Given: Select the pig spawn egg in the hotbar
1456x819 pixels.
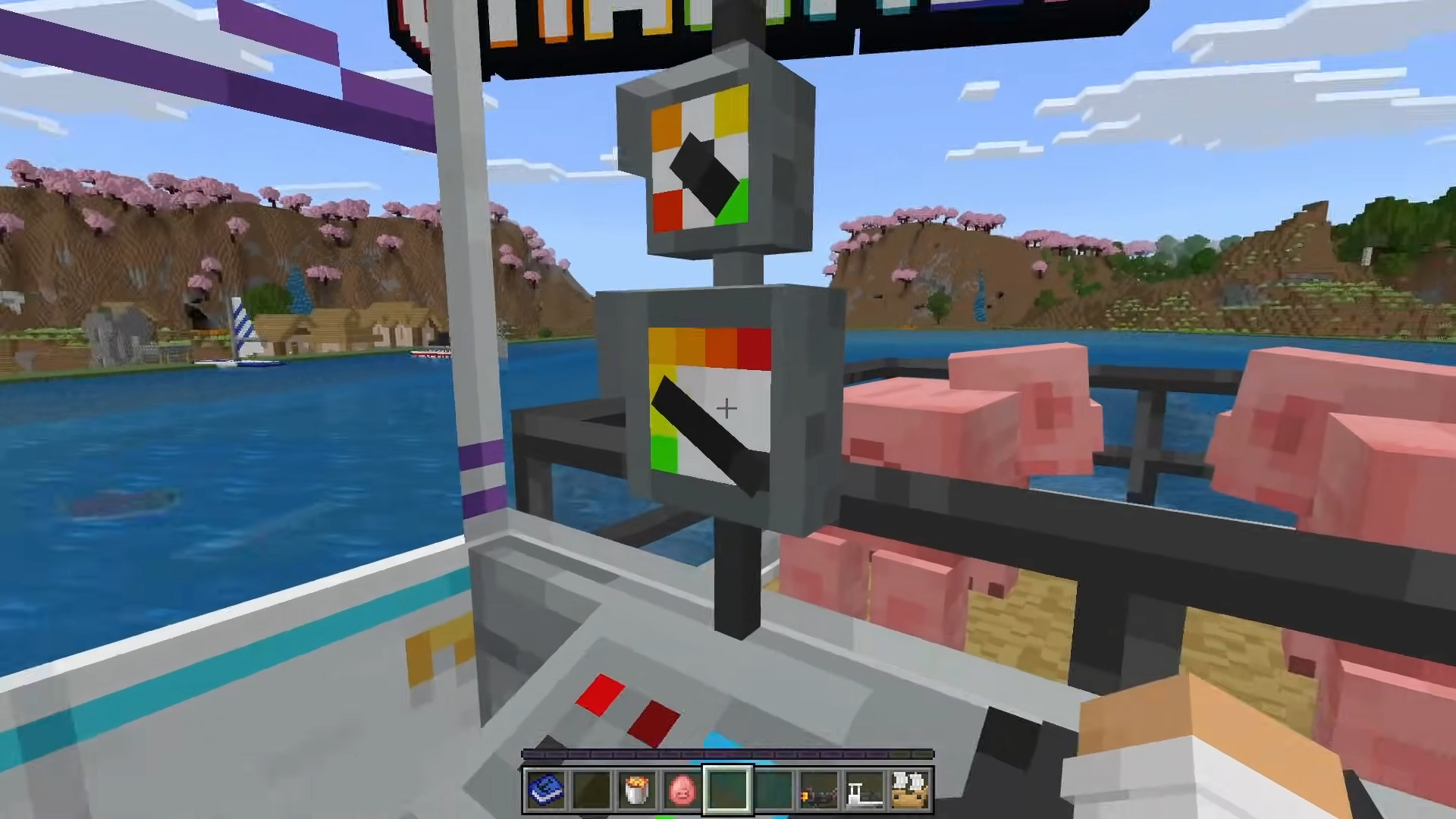Looking at the screenshot, I should tap(682, 790).
